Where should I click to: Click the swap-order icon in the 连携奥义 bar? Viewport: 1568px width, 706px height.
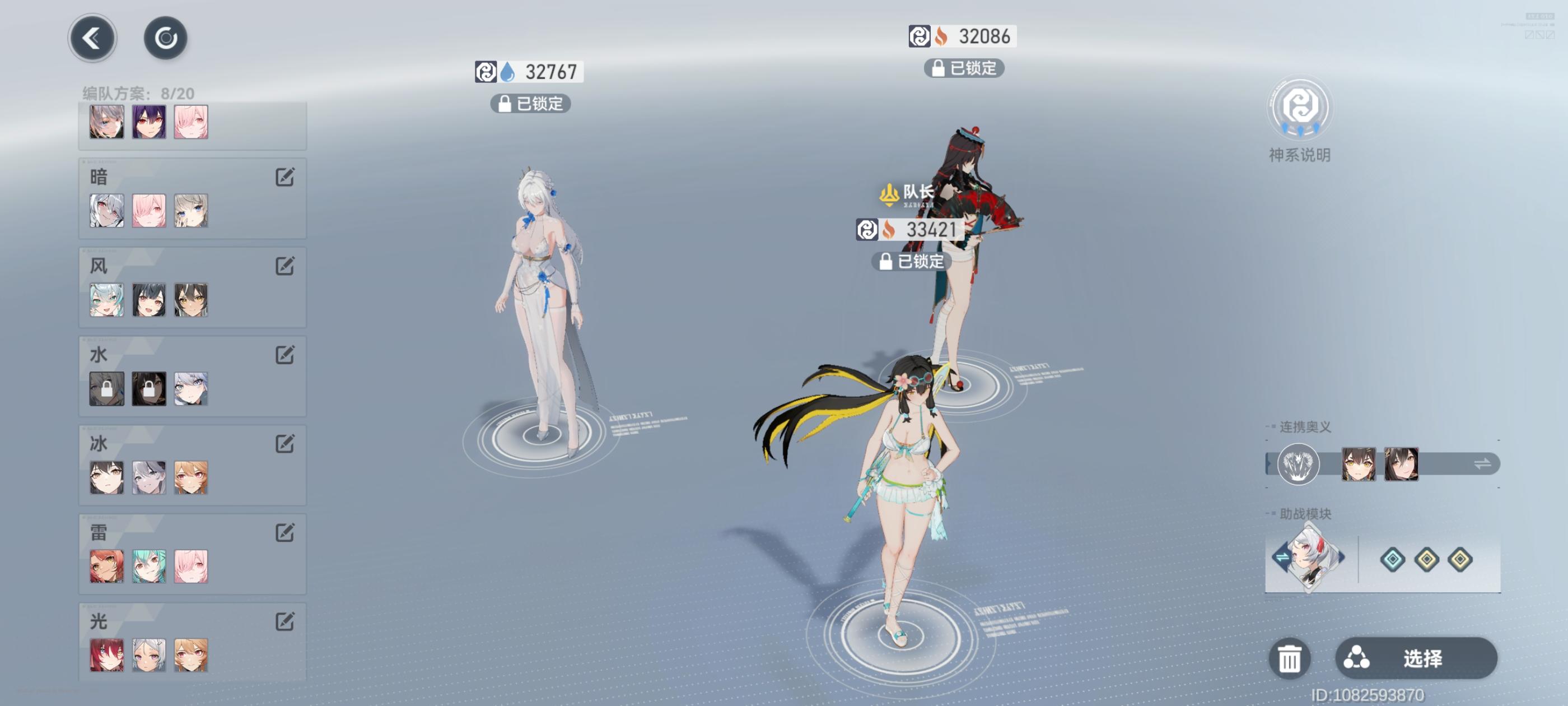pos(1482,463)
